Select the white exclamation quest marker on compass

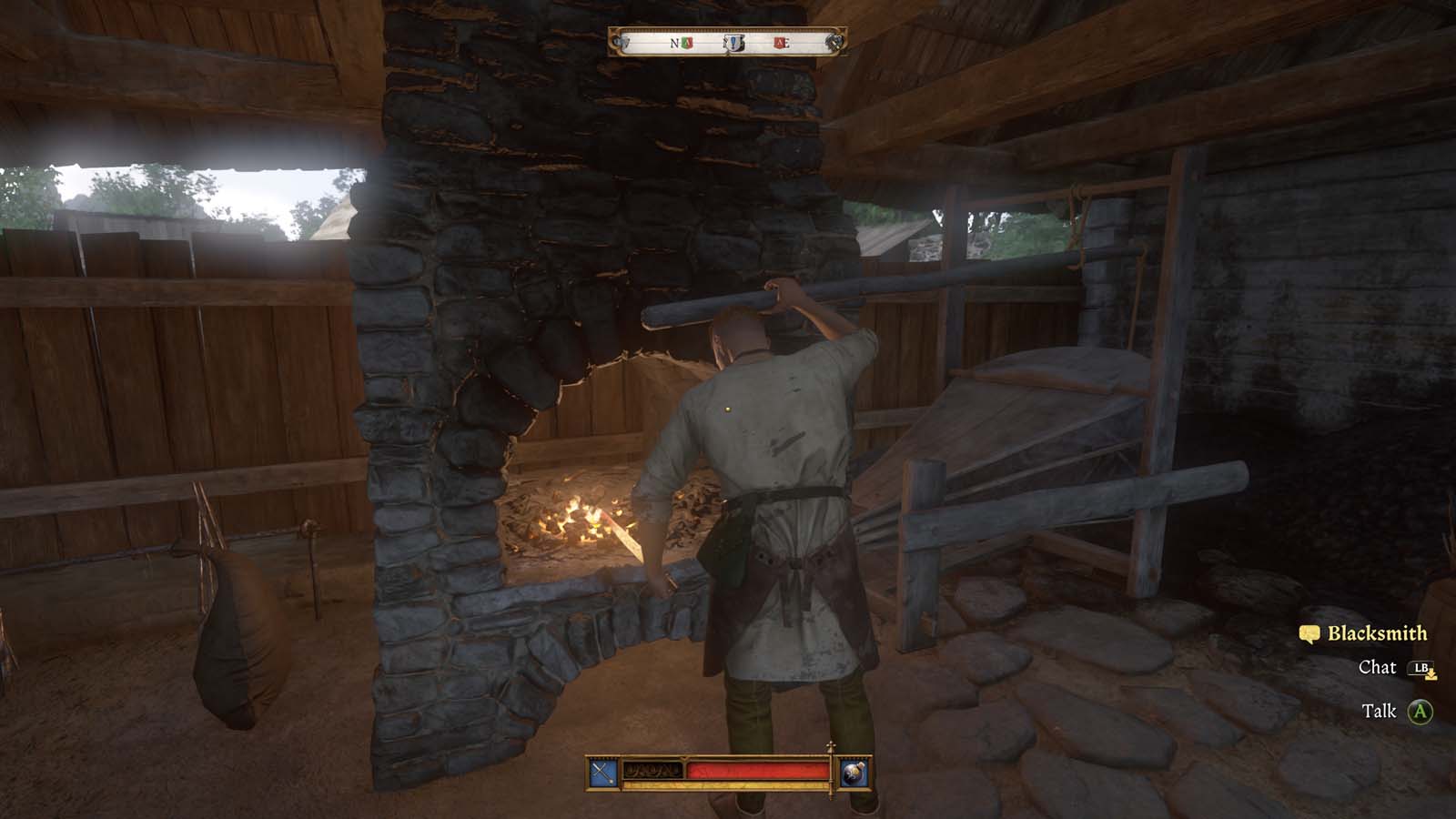733,44
